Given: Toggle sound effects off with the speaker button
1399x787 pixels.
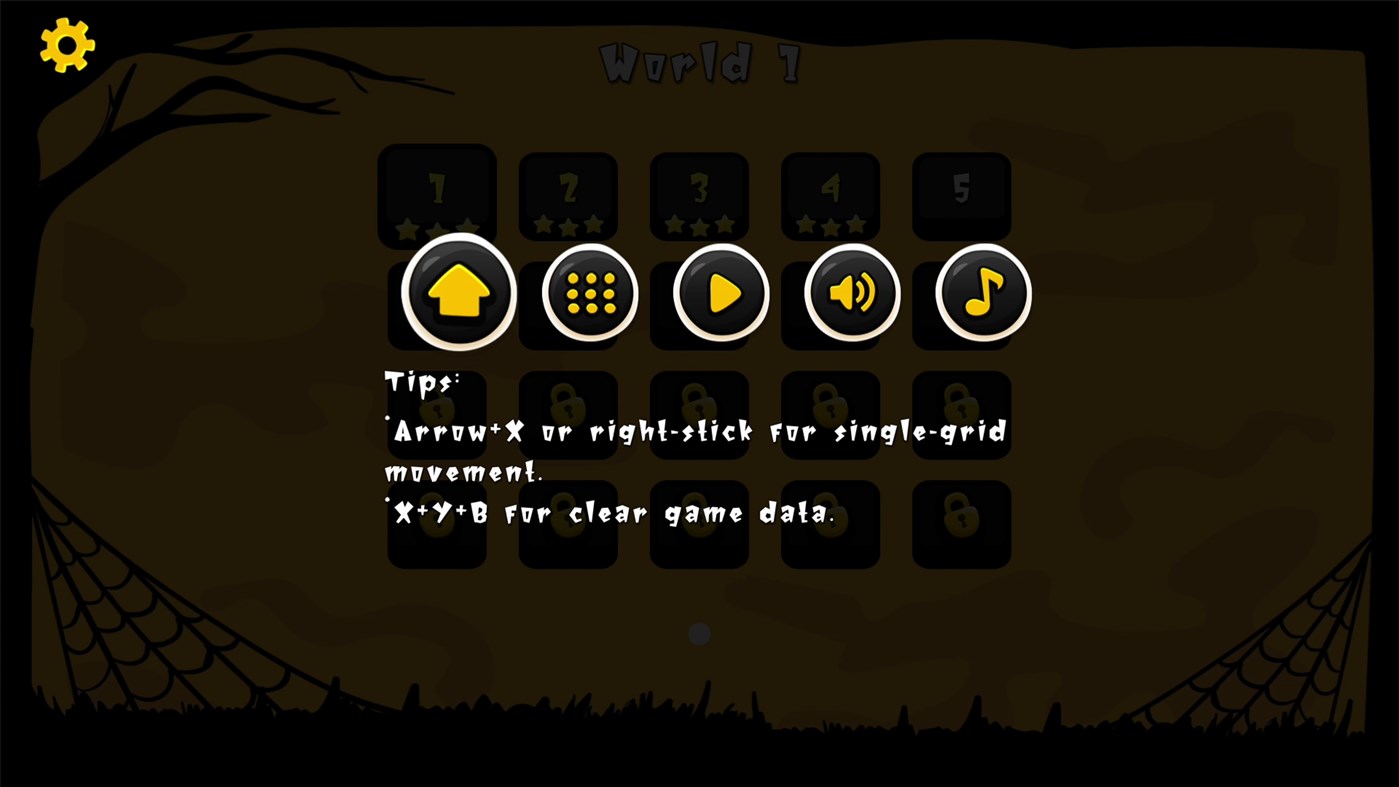Looking at the screenshot, I should (851, 292).
